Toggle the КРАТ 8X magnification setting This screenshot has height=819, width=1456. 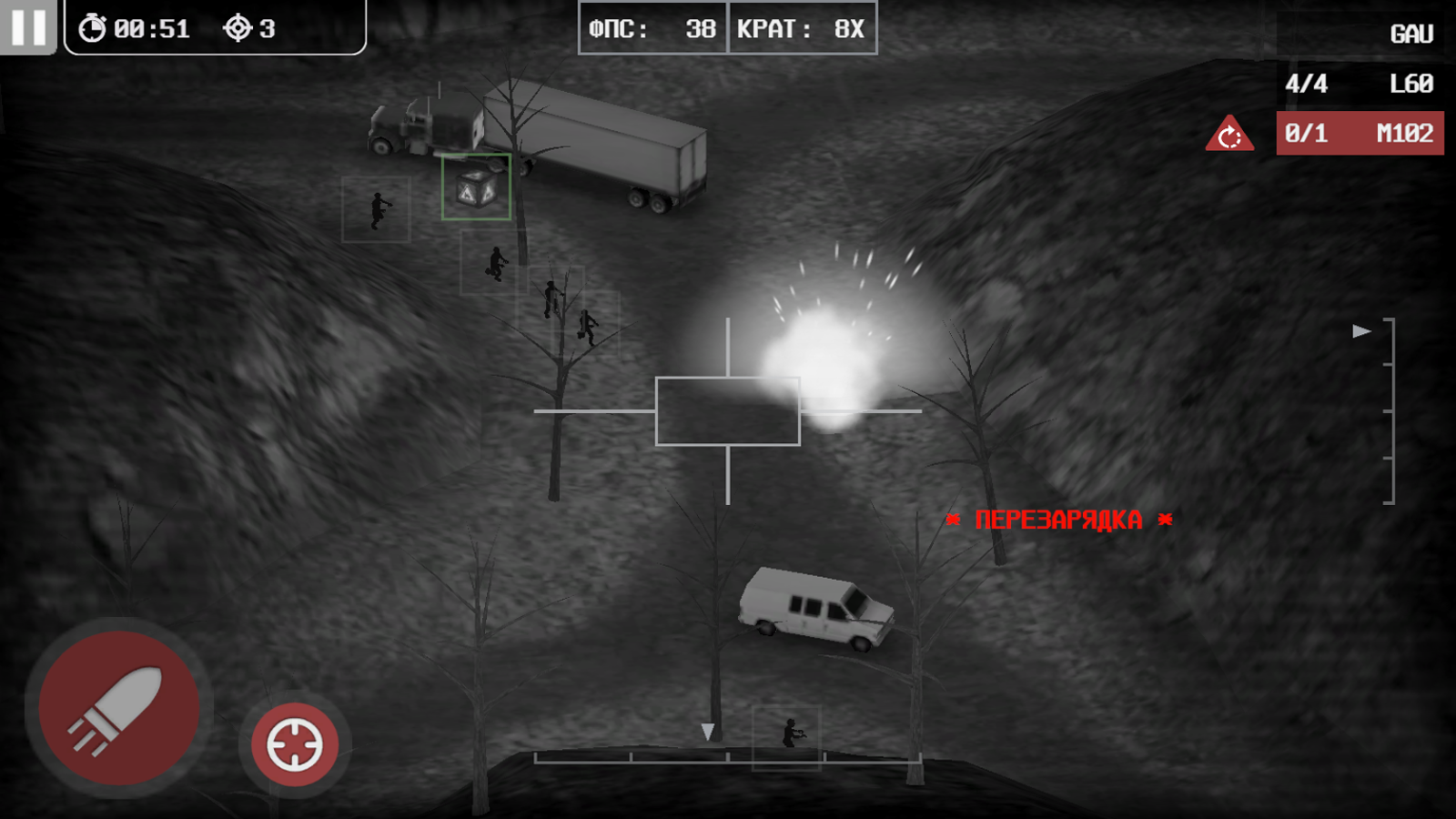click(802, 28)
